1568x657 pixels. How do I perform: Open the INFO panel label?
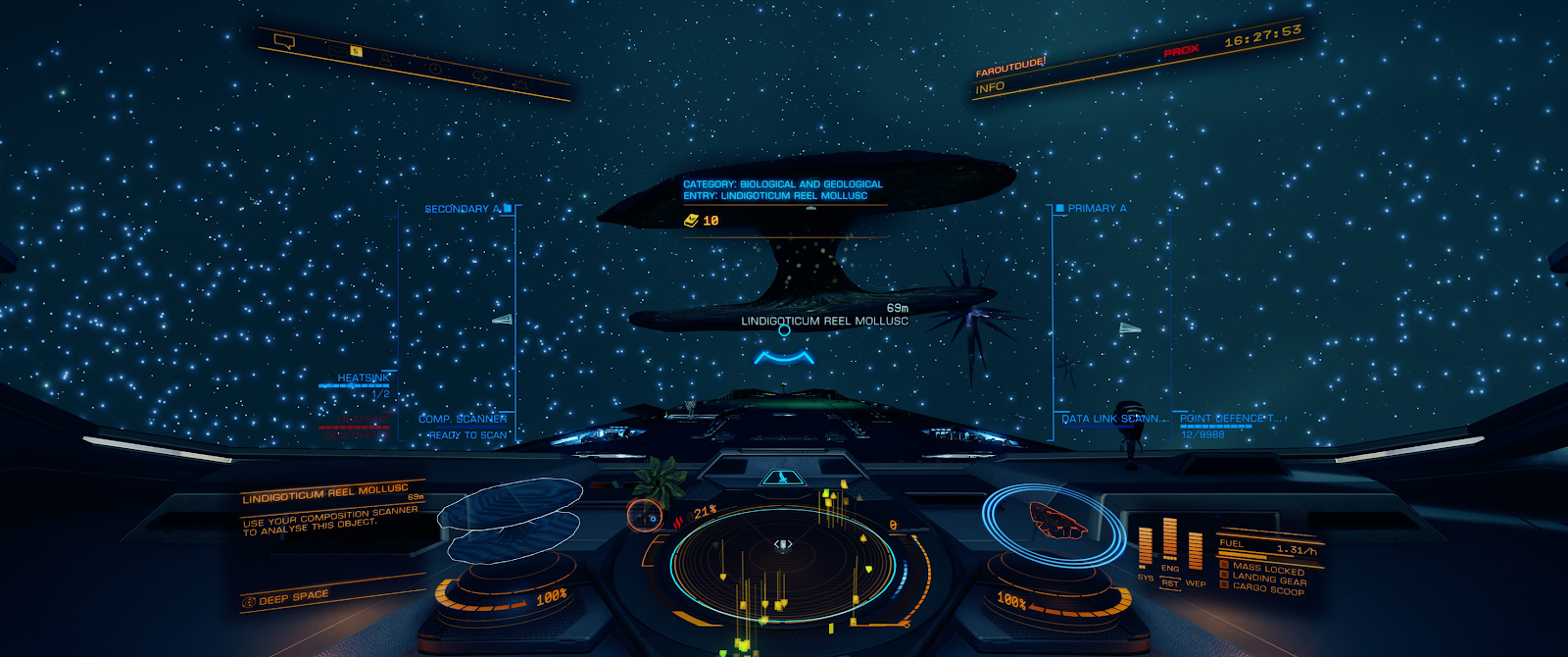(x=990, y=87)
